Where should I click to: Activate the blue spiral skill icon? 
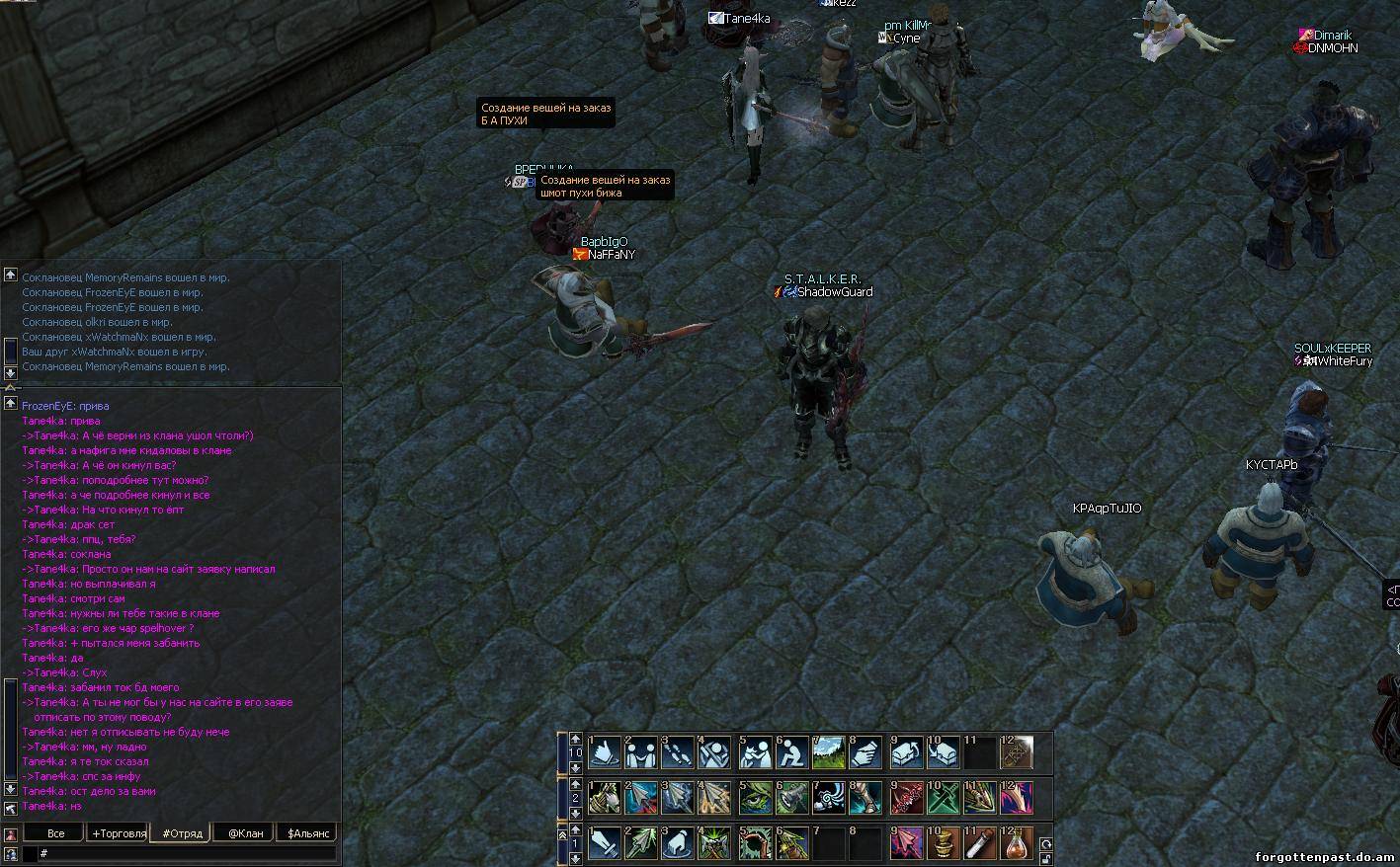828,798
